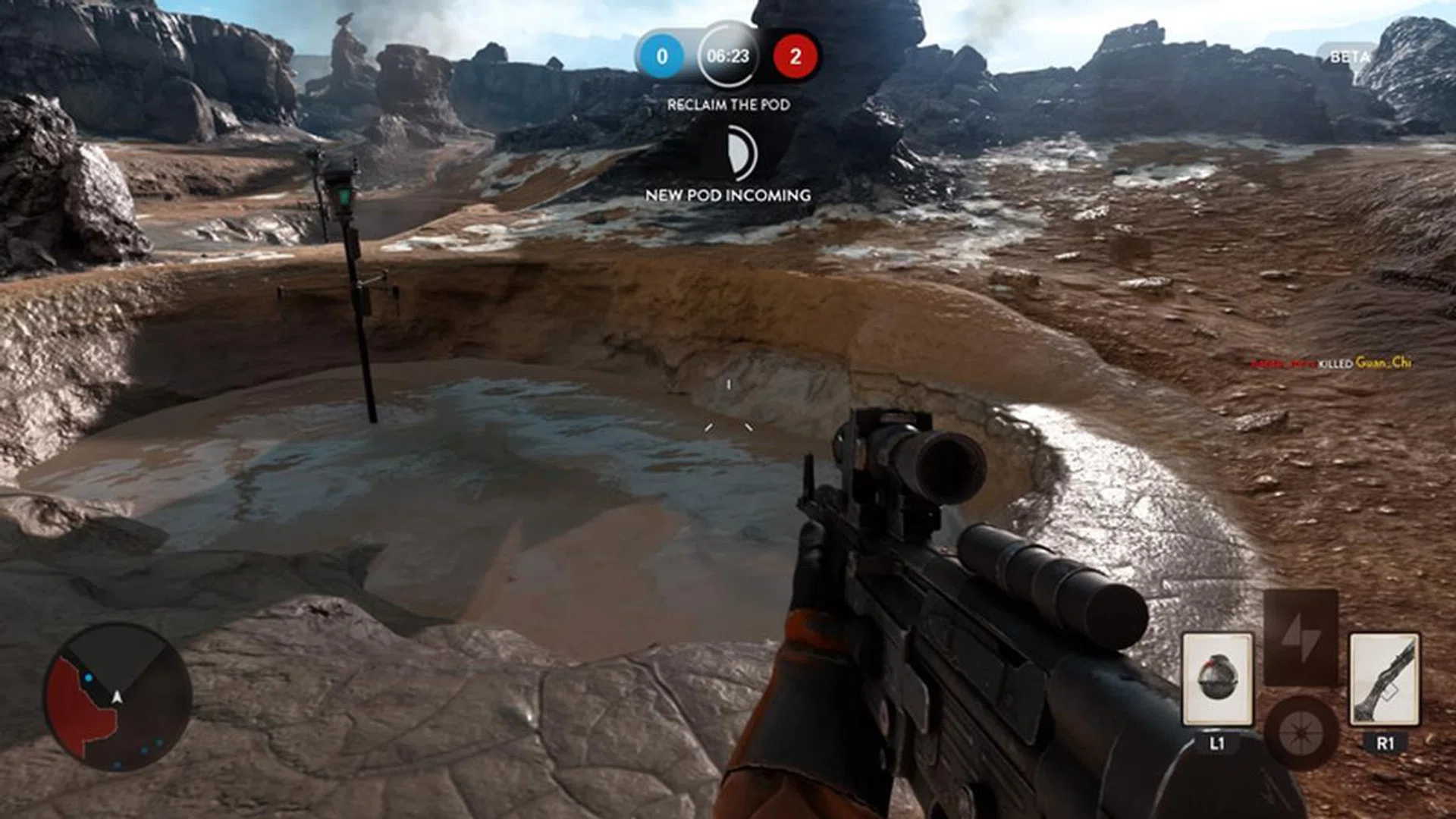Open the circular radar minimap
Screen dimensions: 1456x819
pyautogui.click(x=118, y=698)
